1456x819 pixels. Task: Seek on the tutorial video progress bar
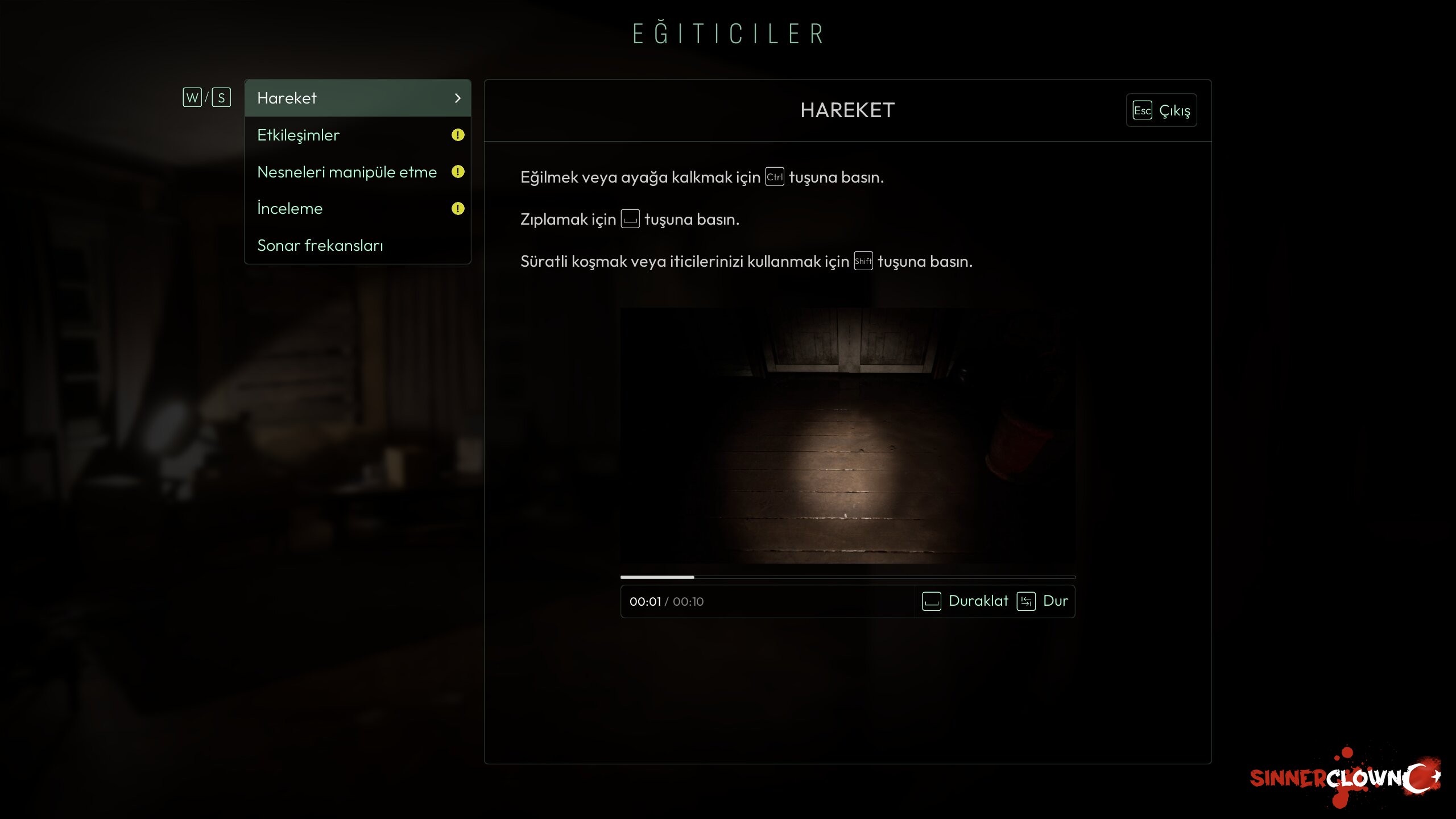(x=847, y=577)
